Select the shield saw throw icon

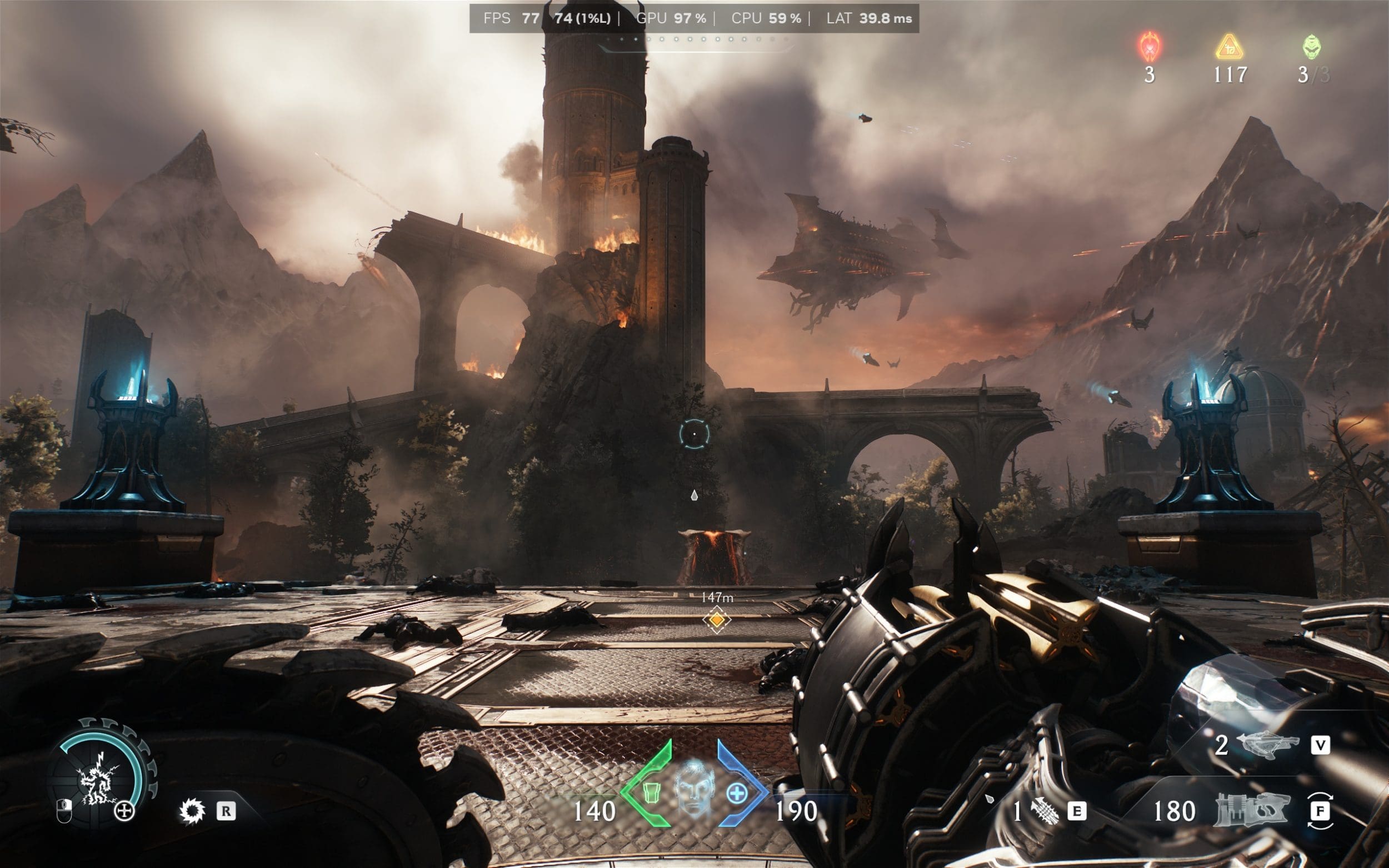pyautogui.click(x=192, y=811)
